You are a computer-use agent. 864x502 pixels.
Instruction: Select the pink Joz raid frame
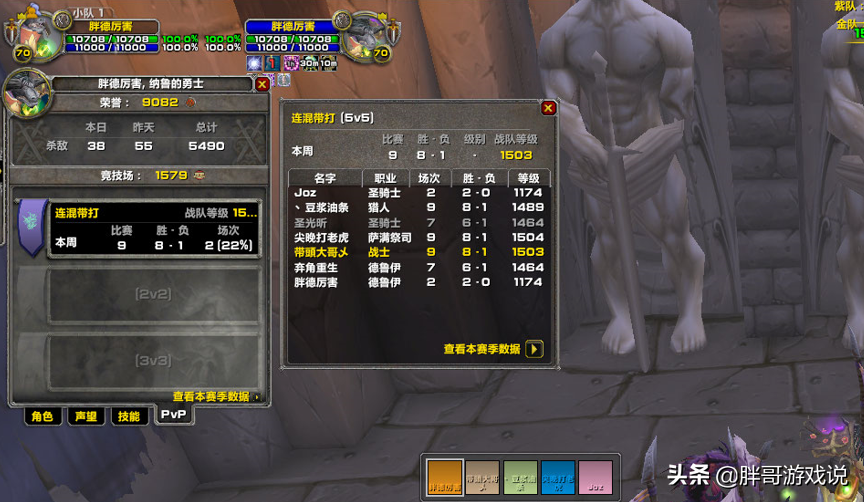coord(595,477)
